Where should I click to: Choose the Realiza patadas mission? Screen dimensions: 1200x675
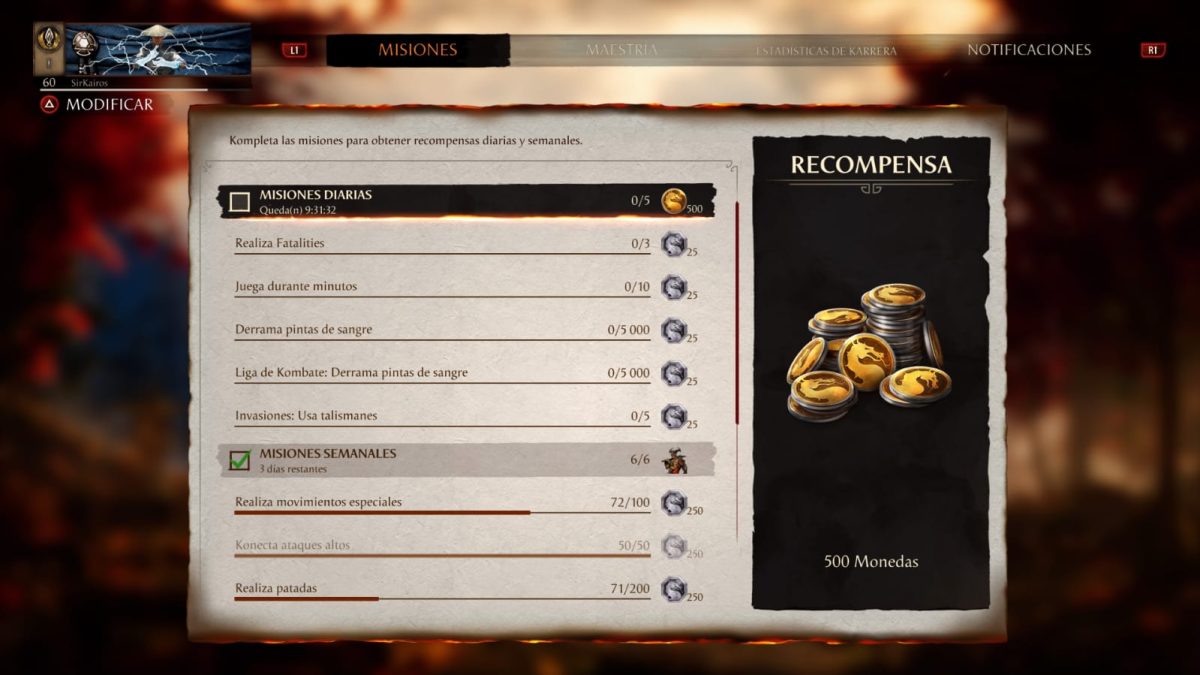pyautogui.click(x=440, y=589)
